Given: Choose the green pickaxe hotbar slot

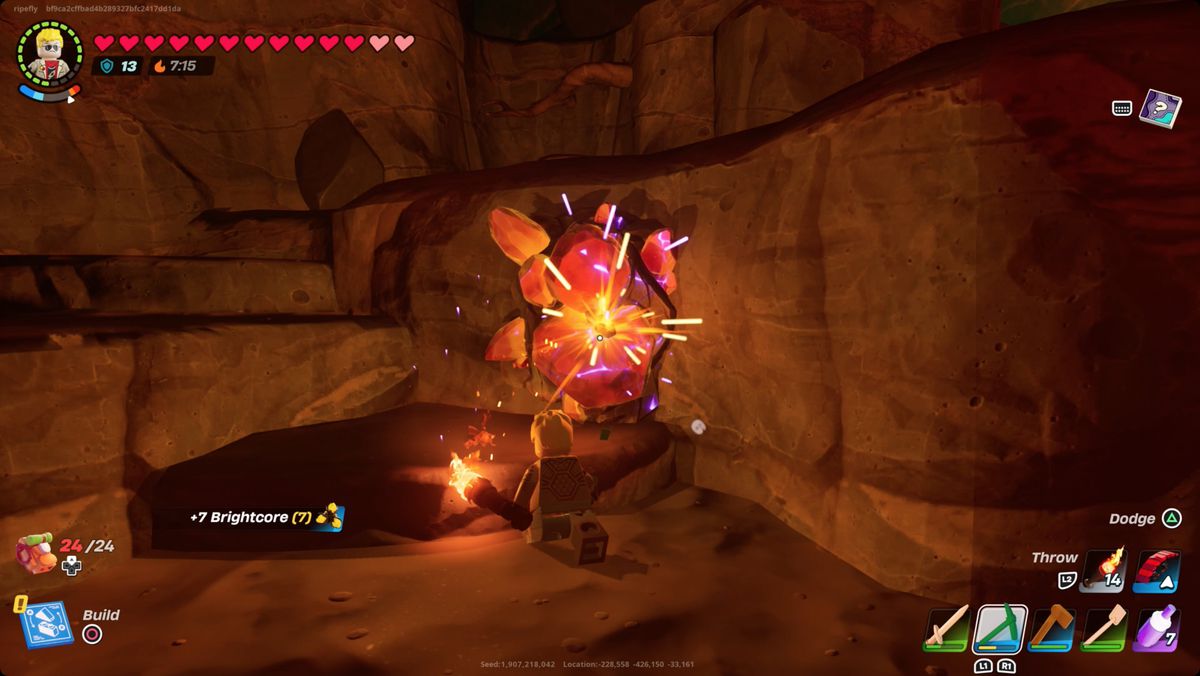Looking at the screenshot, I should 1000,628.
